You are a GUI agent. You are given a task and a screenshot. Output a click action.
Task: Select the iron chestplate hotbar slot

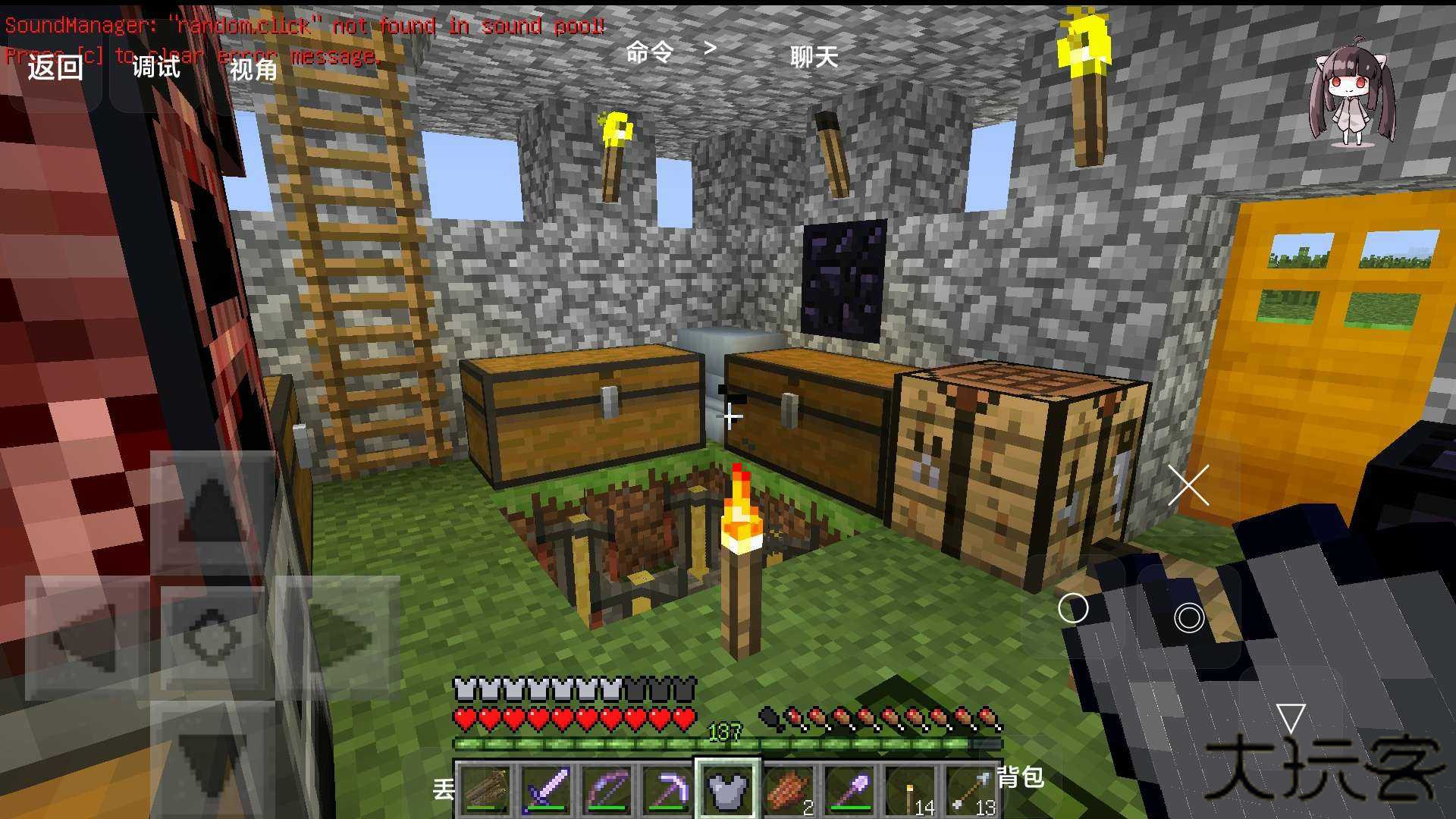(728, 789)
